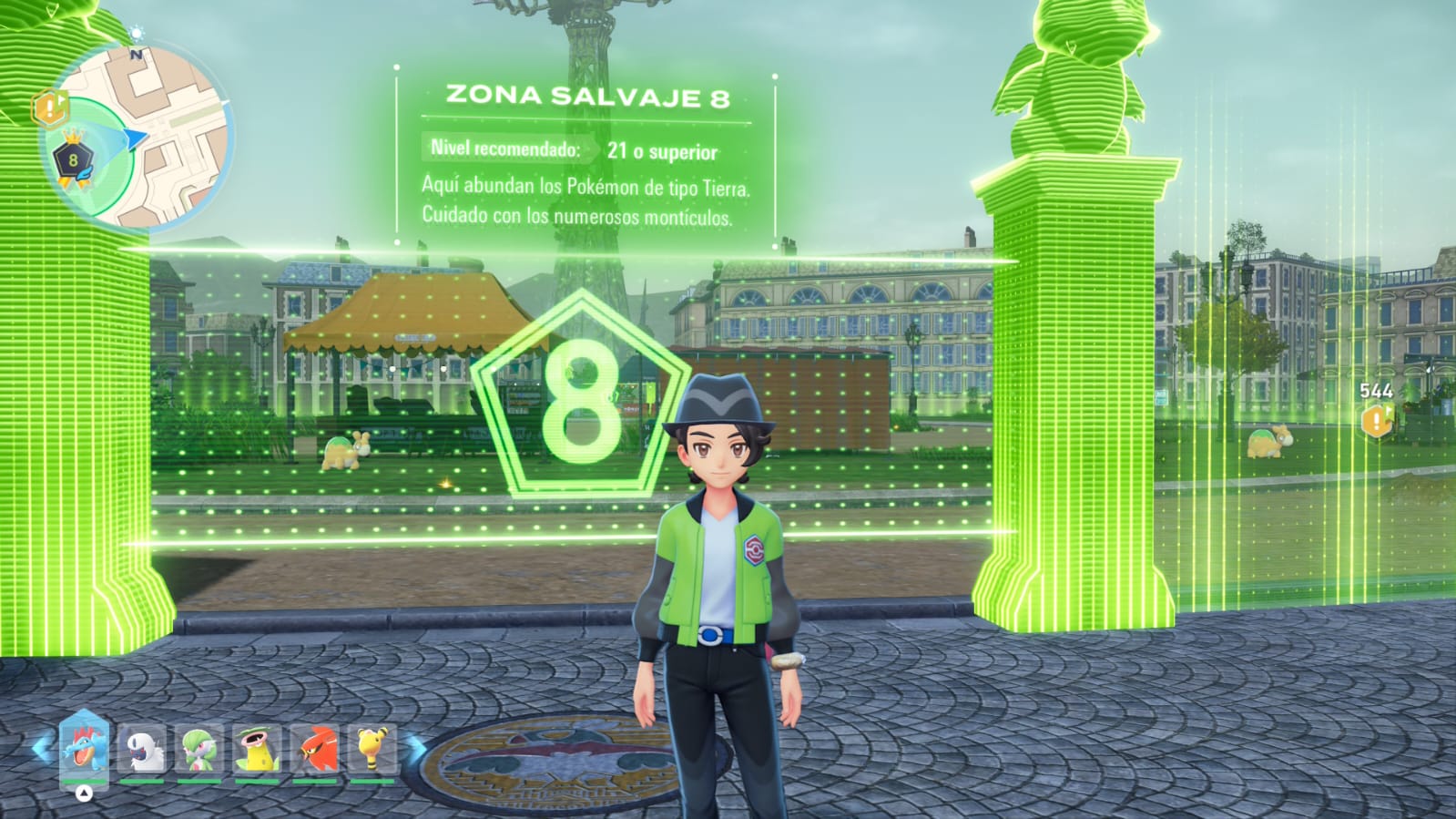1456x819 pixels.
Task: Select the Victreebel party slot
Action: point(257,749)
